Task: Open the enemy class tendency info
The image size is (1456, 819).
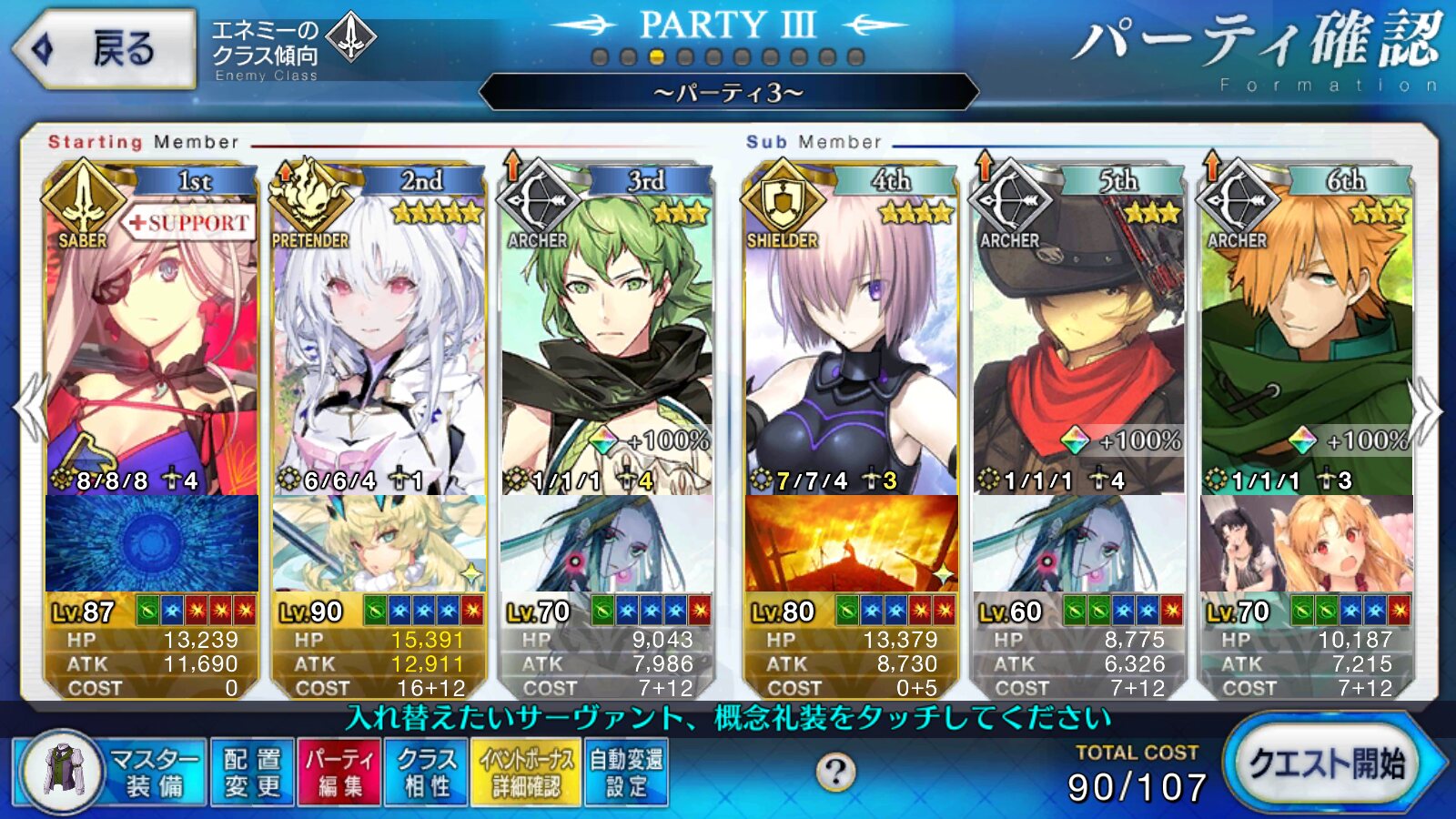Action: (291, 49)
